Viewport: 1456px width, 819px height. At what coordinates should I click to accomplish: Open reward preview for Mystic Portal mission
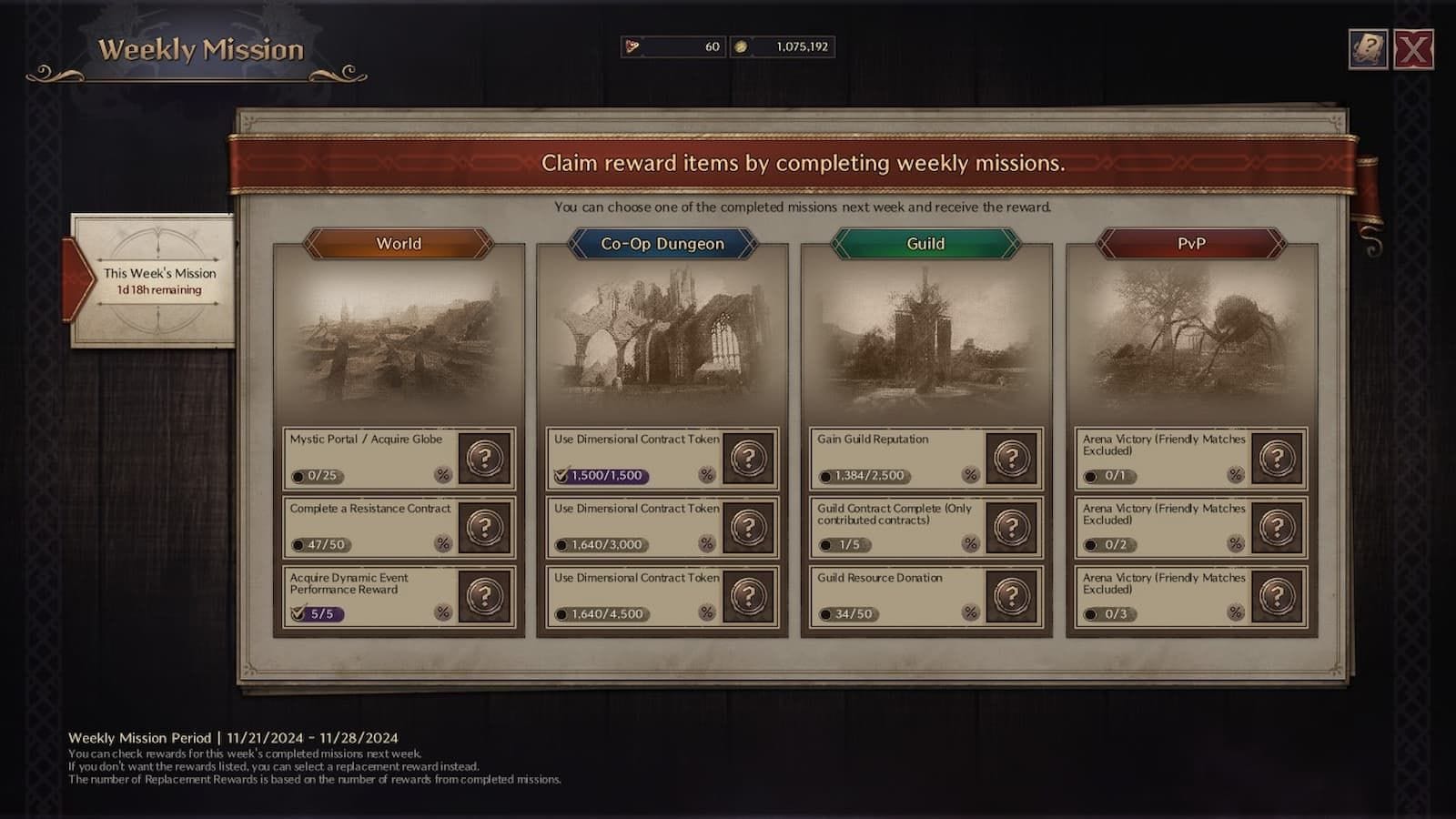click(x=483, y=458)
